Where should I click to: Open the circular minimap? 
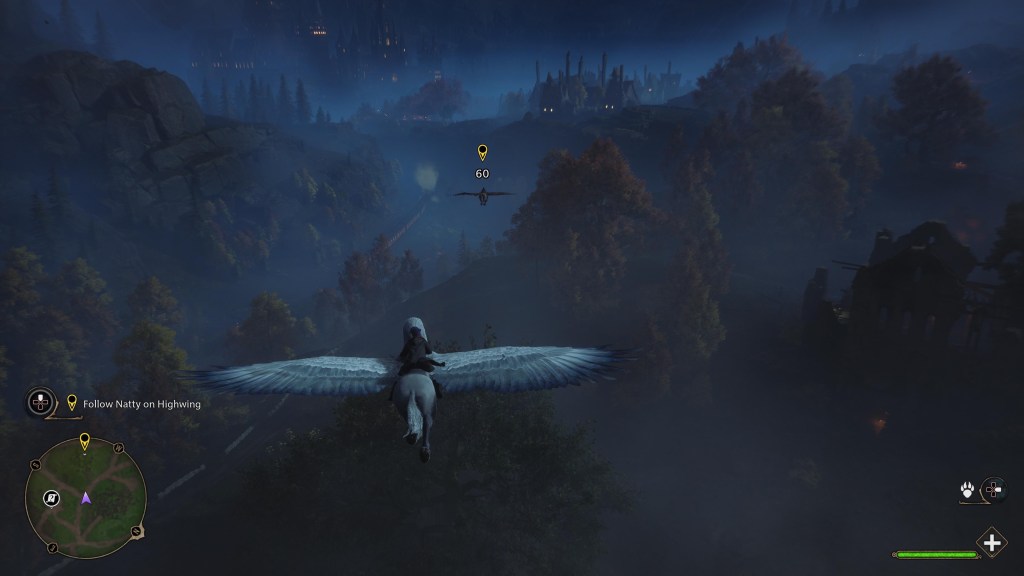[x=86, y=498]
